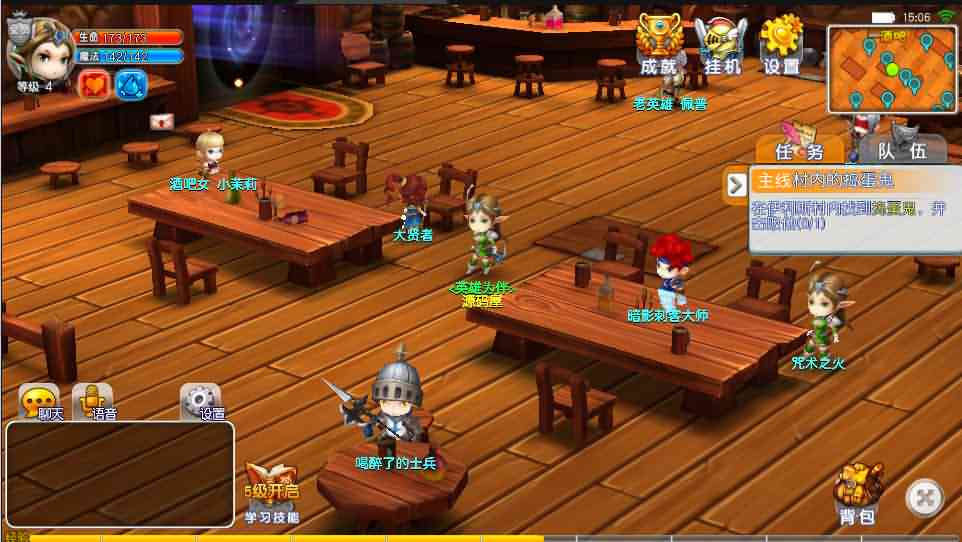Open the 聊天 chat button
962x542 pixels.
43,402
